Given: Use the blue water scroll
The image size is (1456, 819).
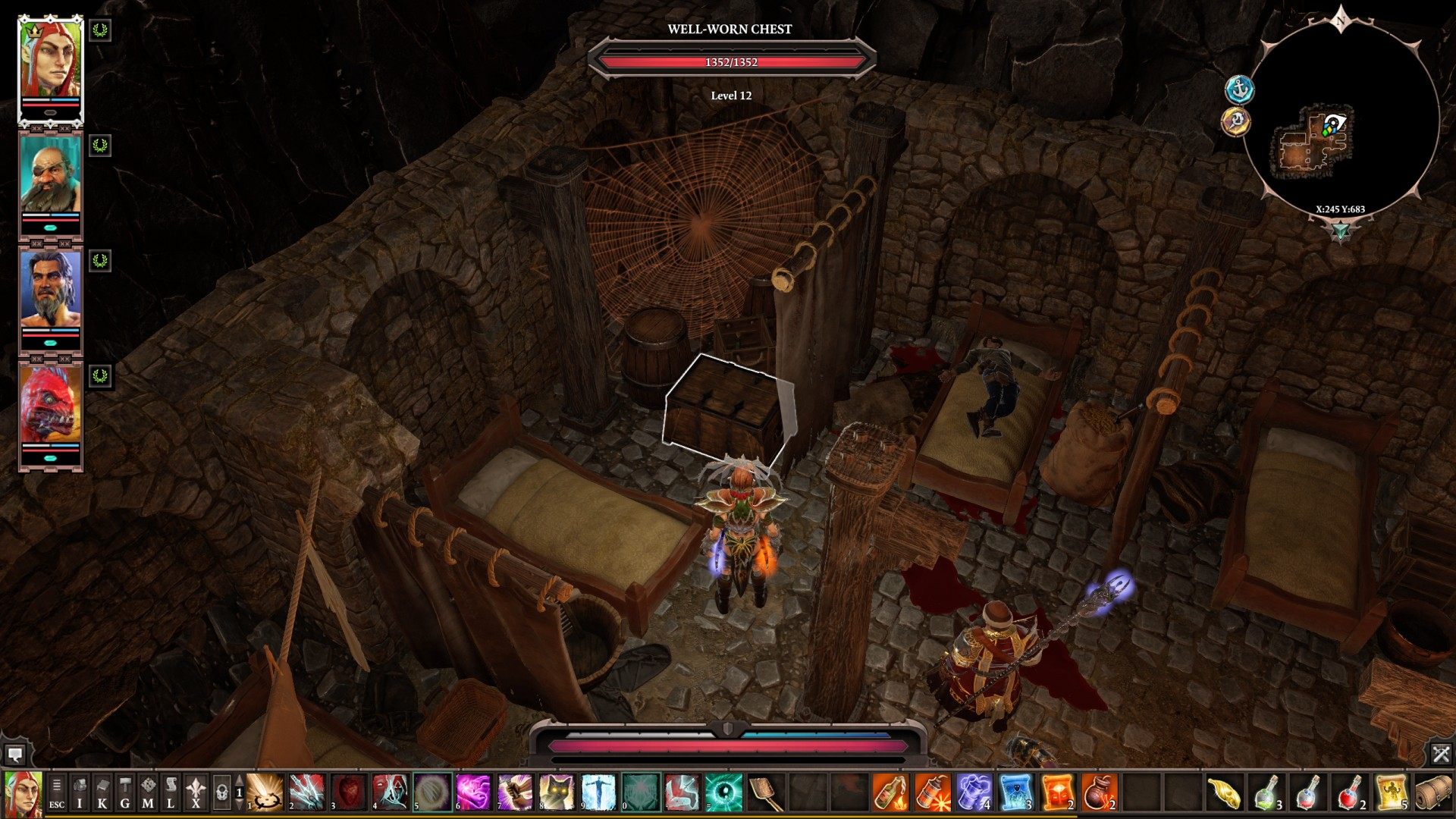Looking at the screenshot, I should tap(1015, 792).
